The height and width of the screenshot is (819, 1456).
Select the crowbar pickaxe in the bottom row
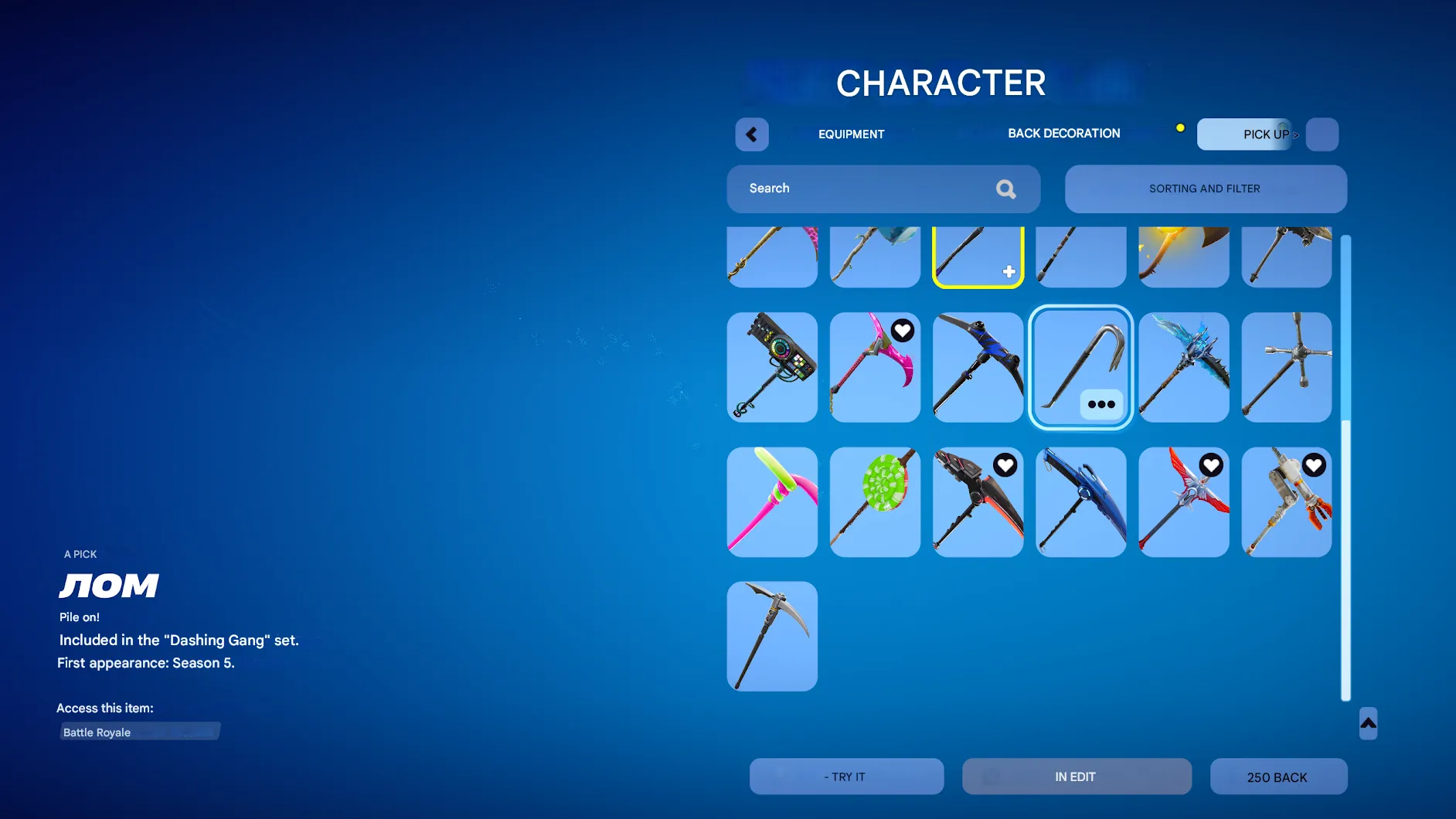[x=771, y=636]
